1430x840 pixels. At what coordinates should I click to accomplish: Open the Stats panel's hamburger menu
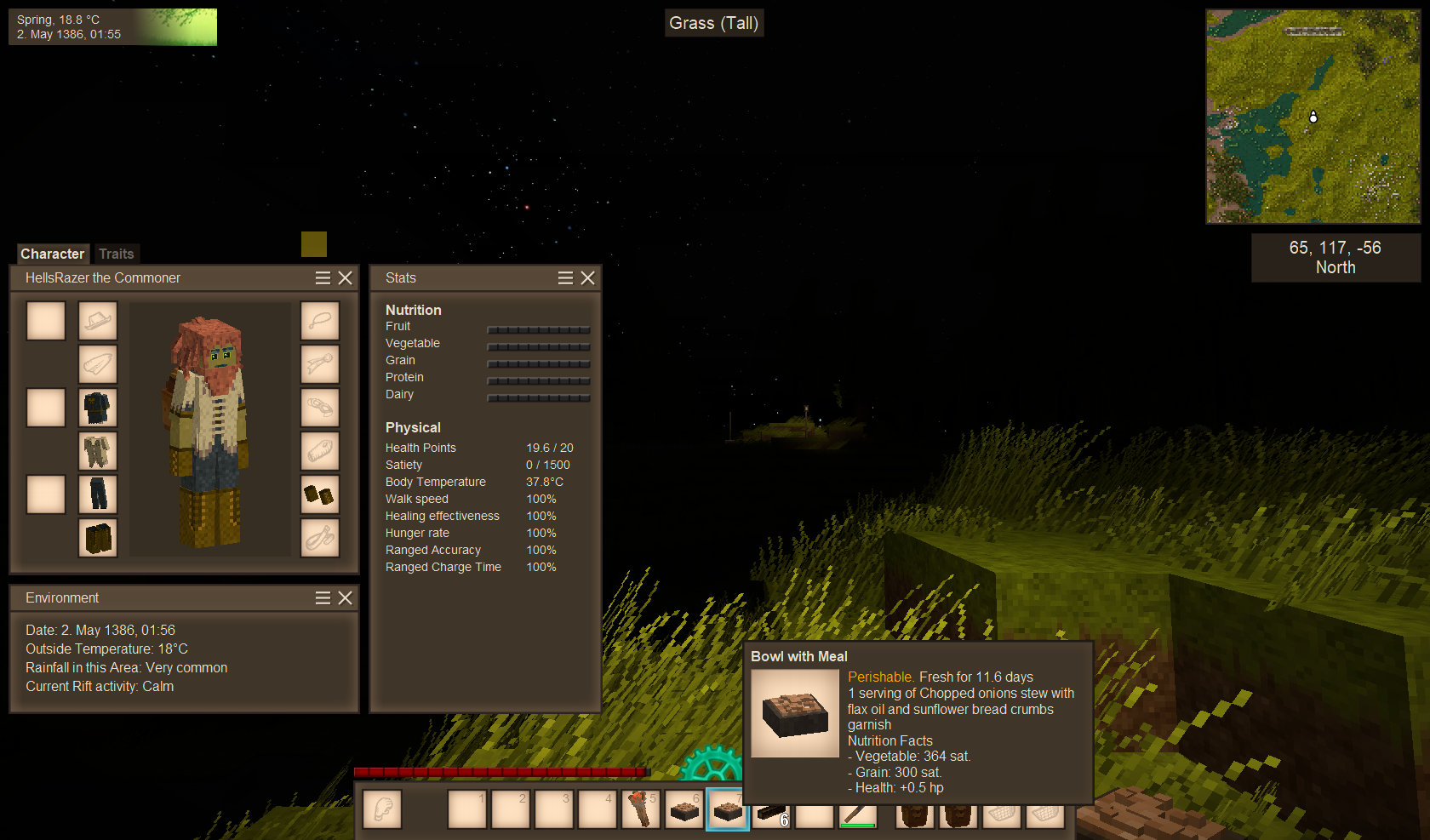565,277
